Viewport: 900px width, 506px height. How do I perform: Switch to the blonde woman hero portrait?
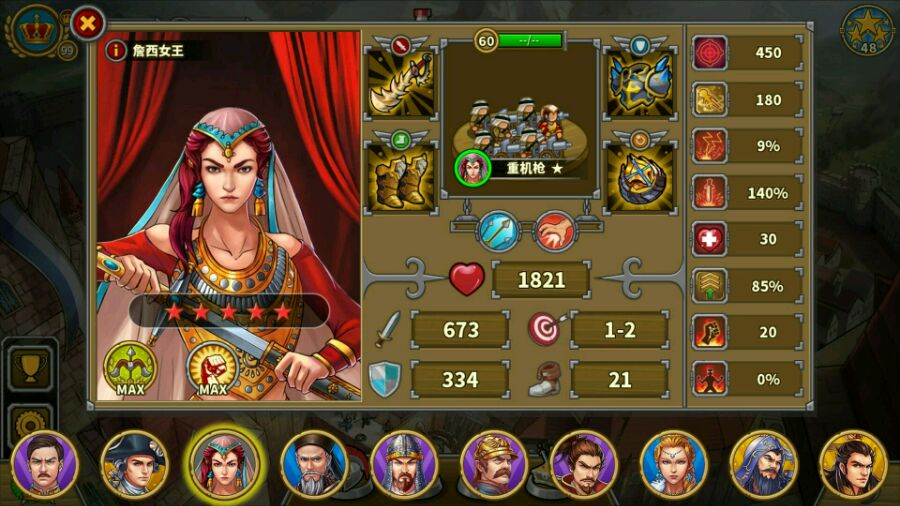point(674,464)
